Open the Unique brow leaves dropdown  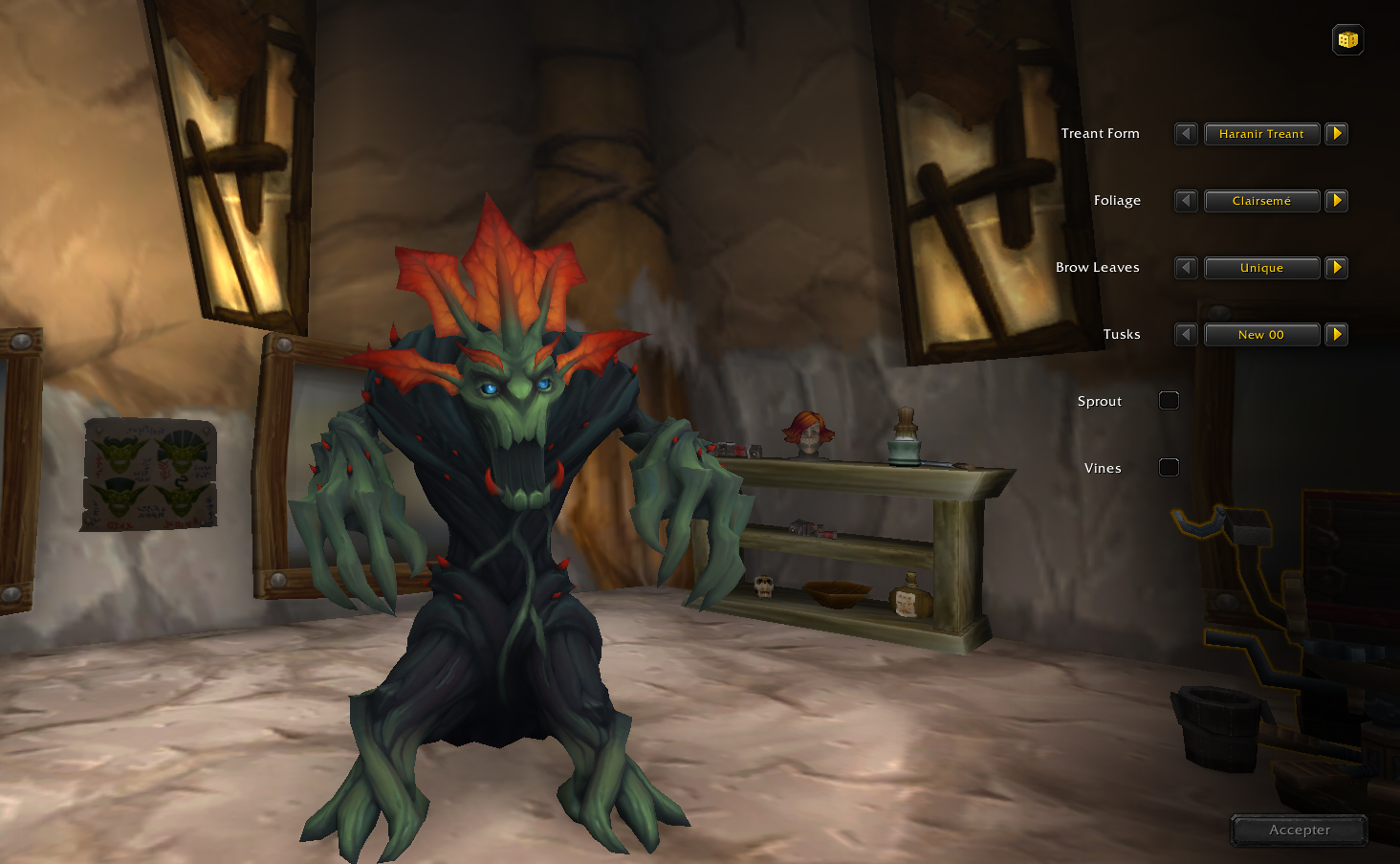click(1261, 268)
